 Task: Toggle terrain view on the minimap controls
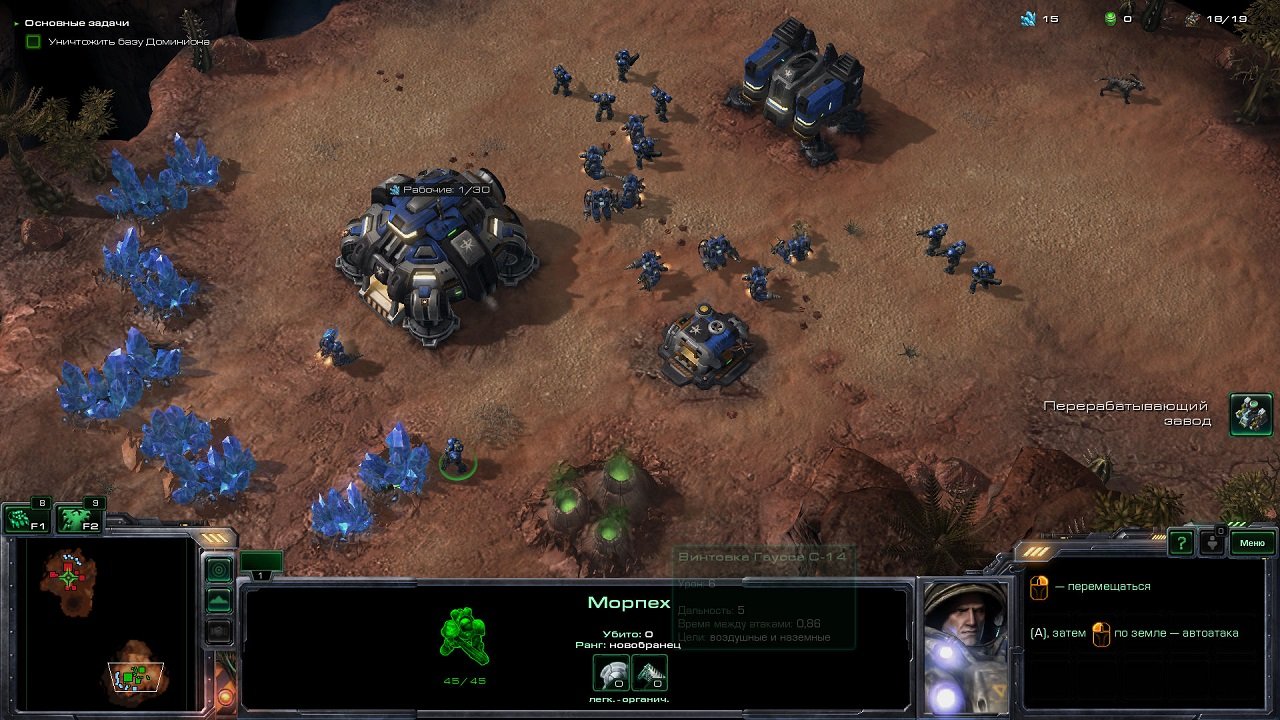tap(218, 600)
